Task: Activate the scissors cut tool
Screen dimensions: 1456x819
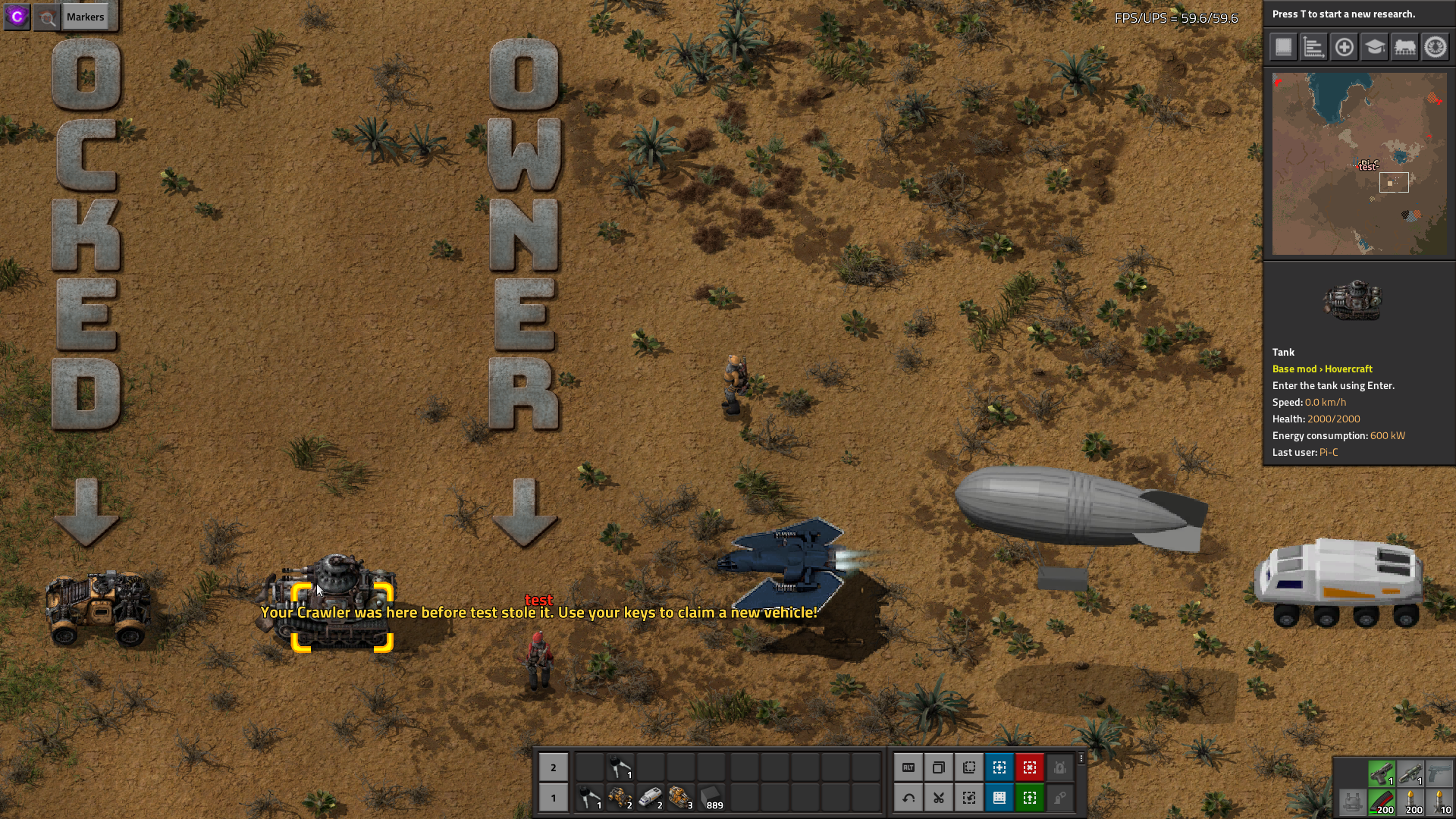Action: (939, 798)
